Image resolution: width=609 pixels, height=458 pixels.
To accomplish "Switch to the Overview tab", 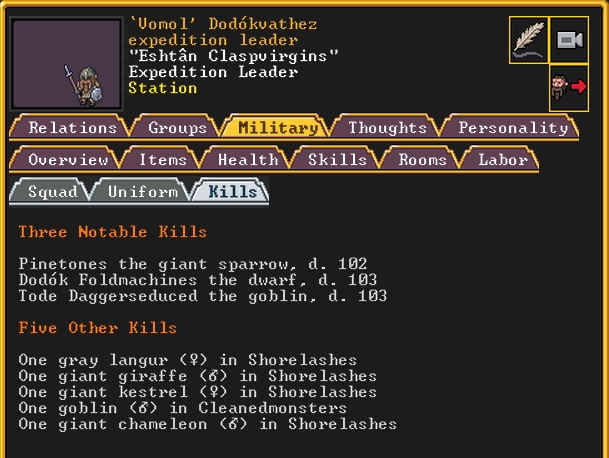I will click(x=67, y=159).
